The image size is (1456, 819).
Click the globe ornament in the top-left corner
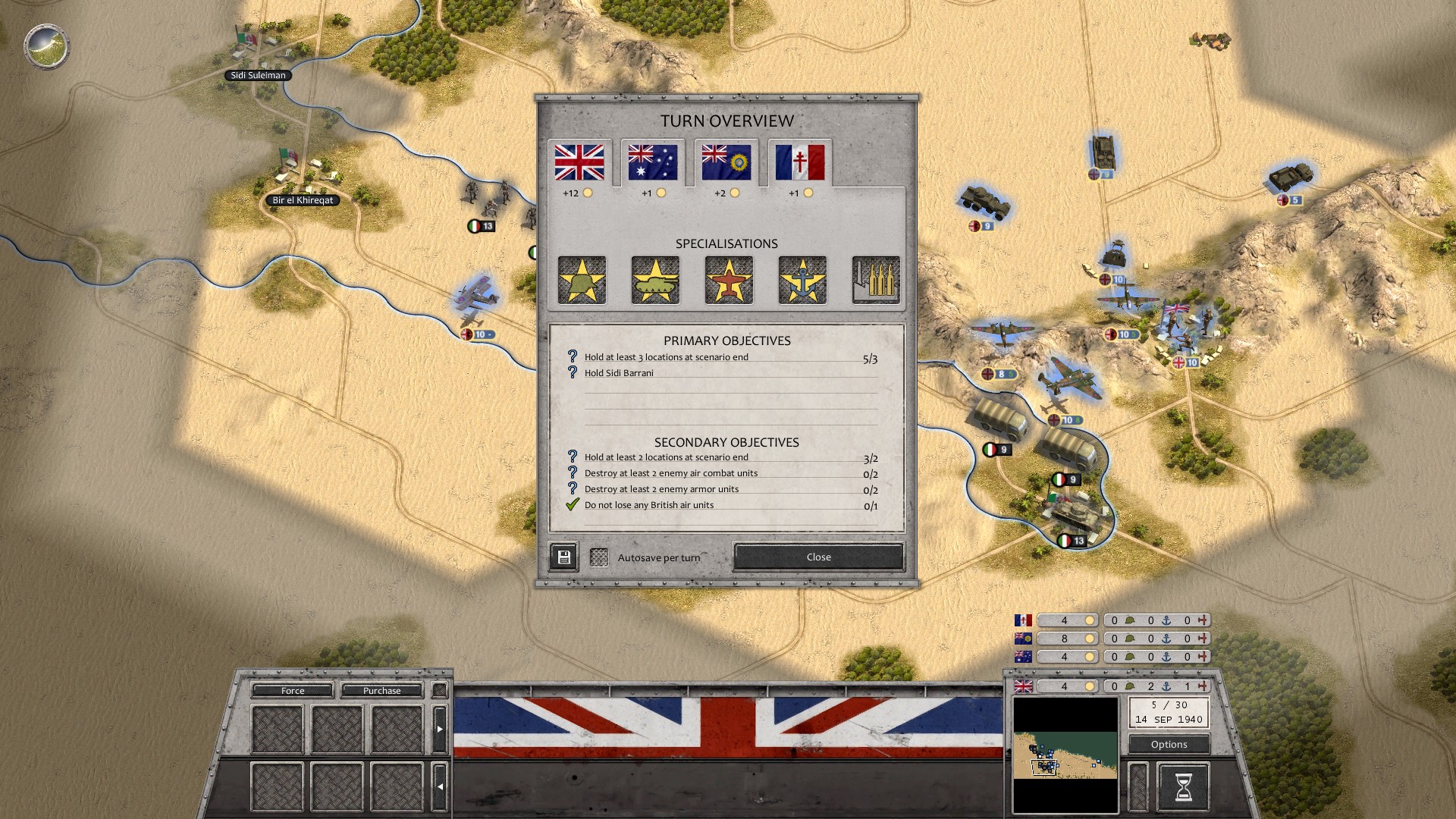[48, 46]
